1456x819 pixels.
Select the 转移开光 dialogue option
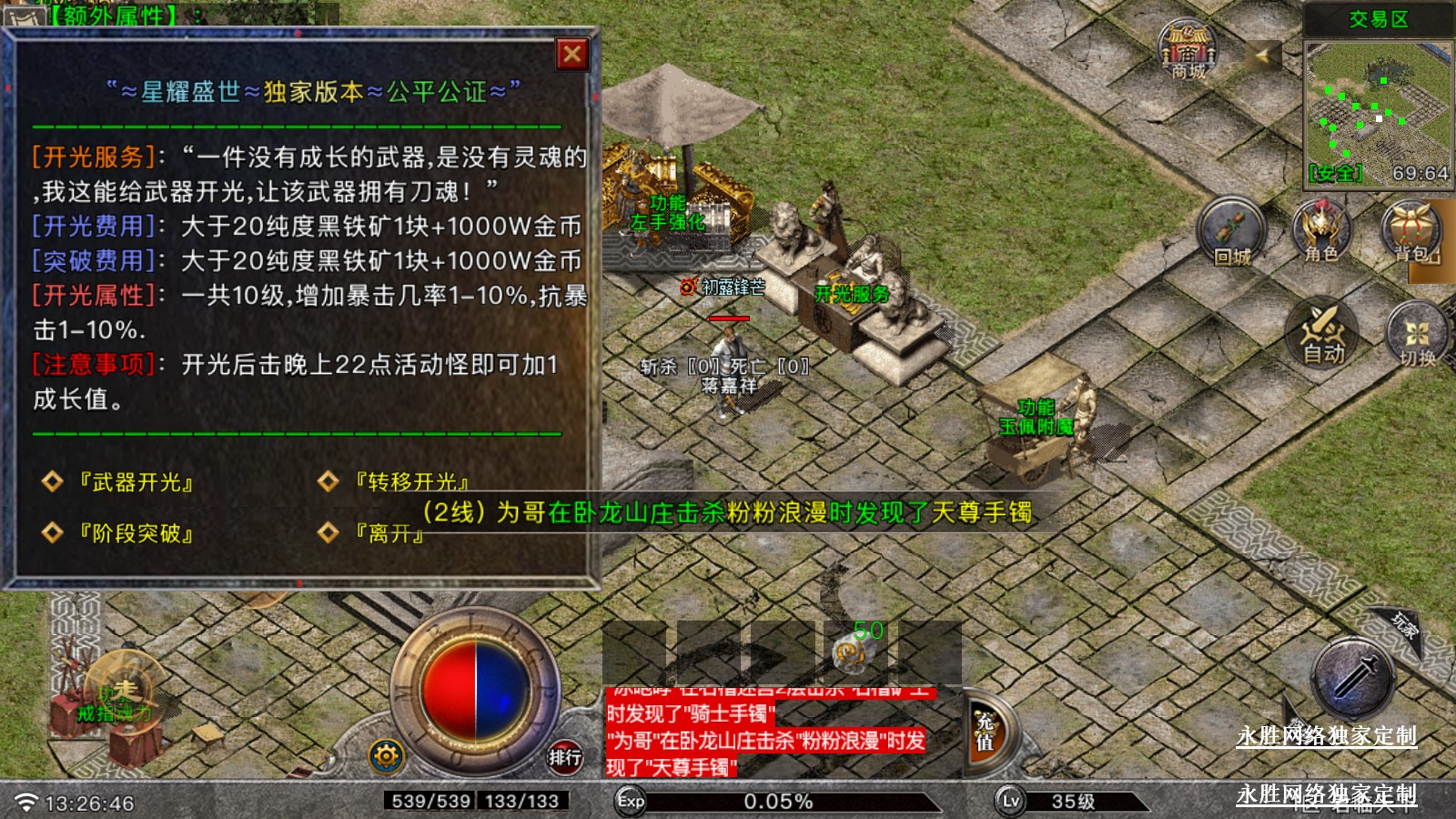(411, 482)
